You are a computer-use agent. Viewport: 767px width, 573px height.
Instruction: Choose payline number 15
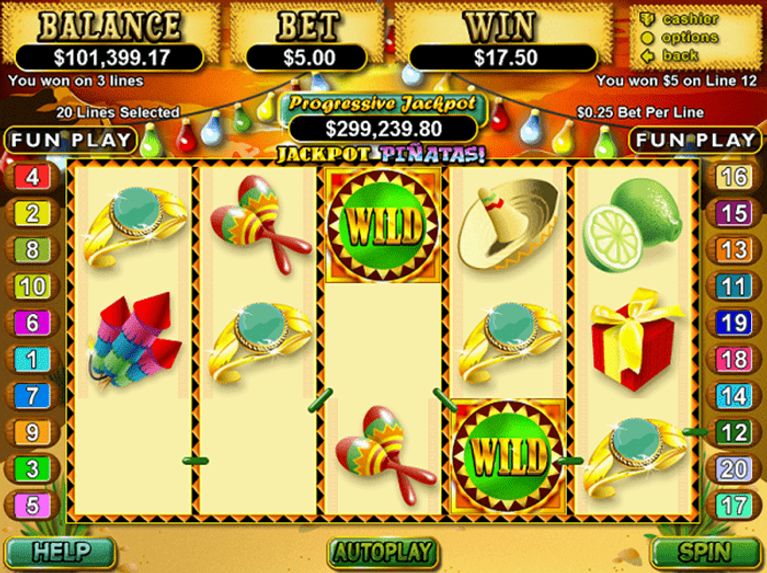[735, 213]
